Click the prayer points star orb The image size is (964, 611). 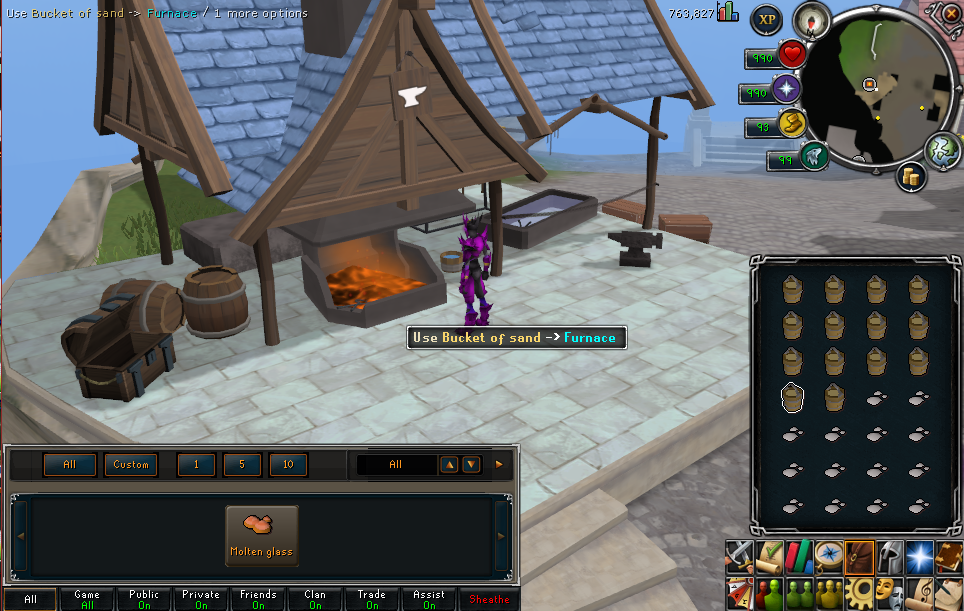787,89
